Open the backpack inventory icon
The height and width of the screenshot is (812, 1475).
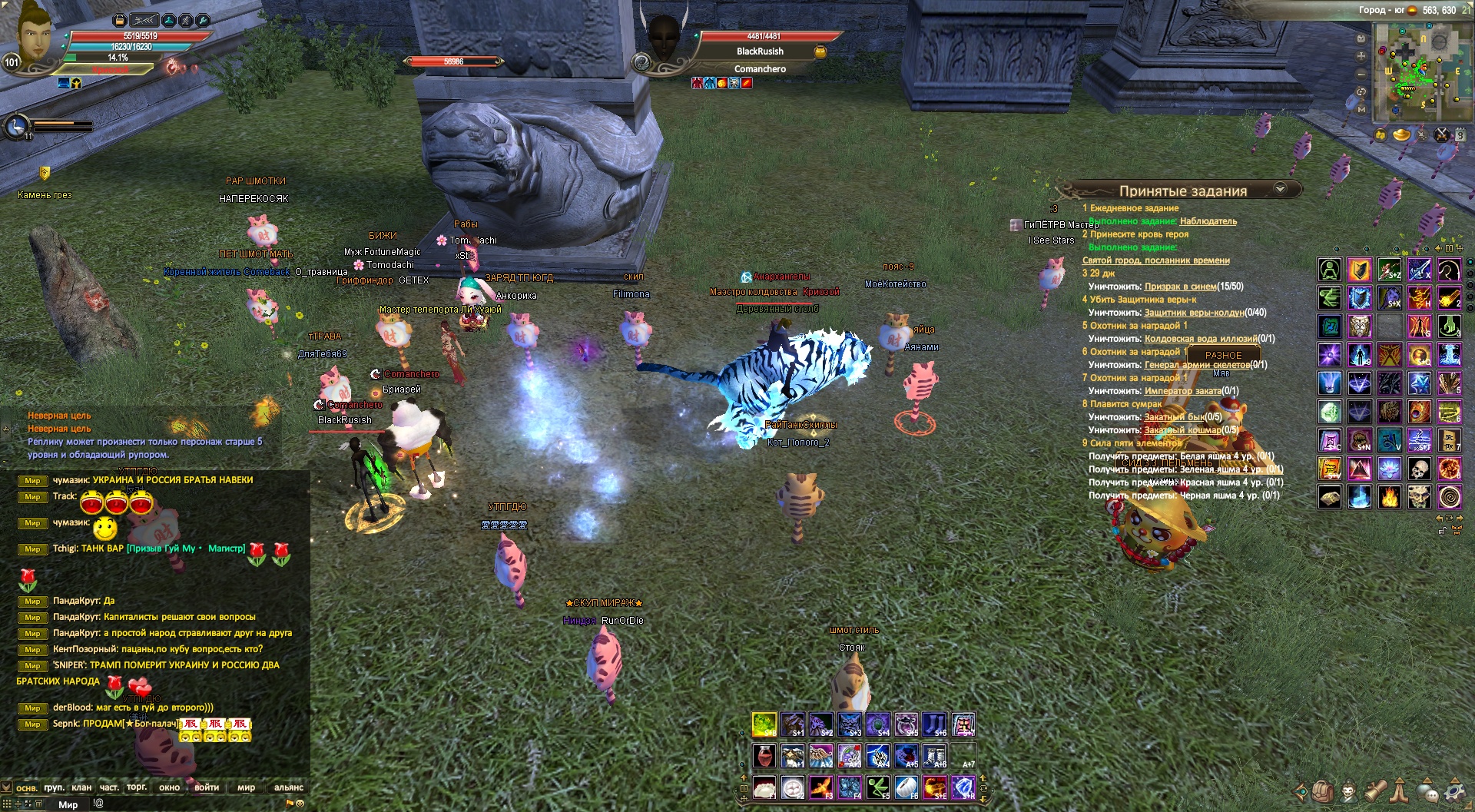coord(1323,790)
